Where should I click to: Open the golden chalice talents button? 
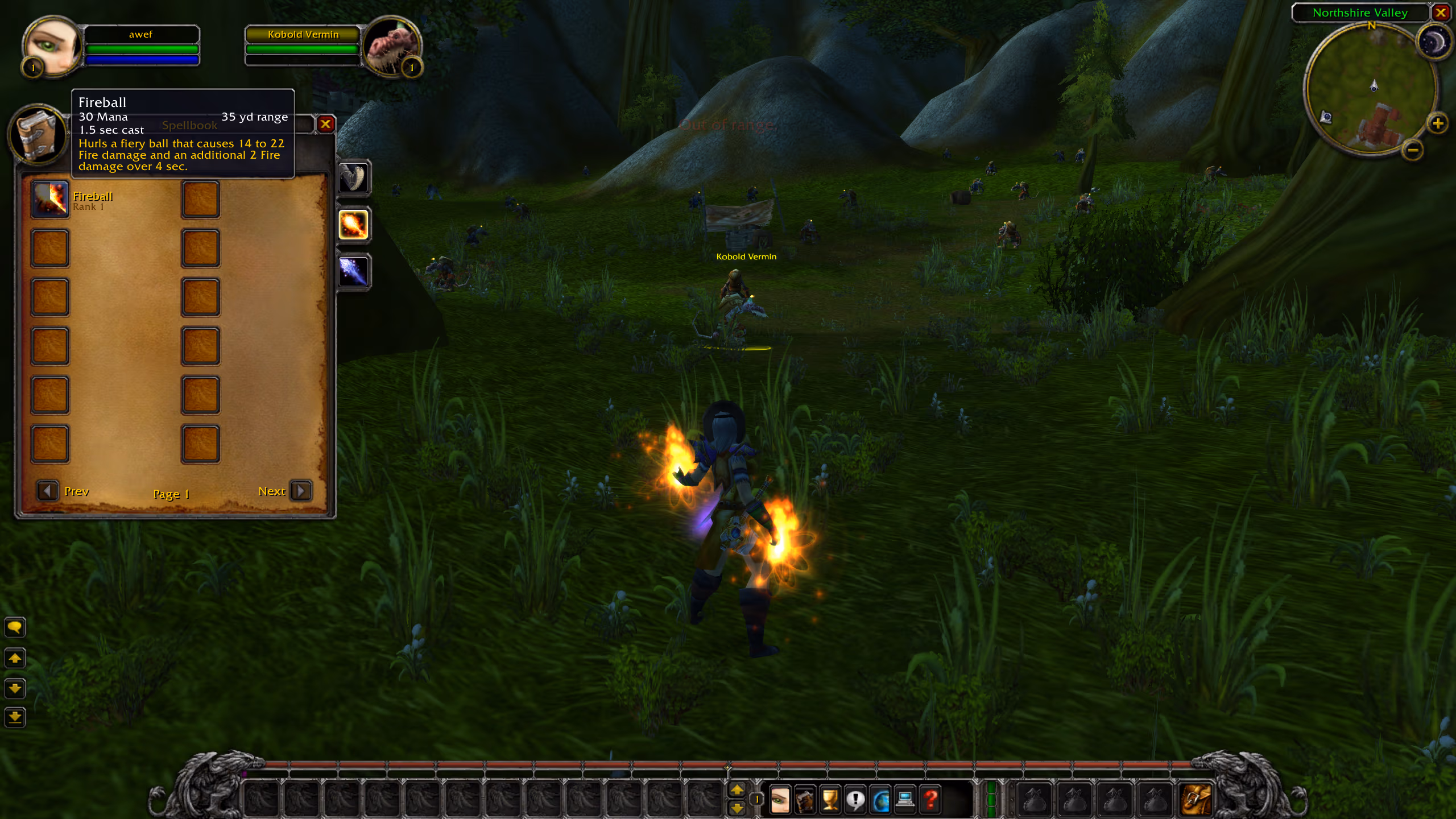830,800
